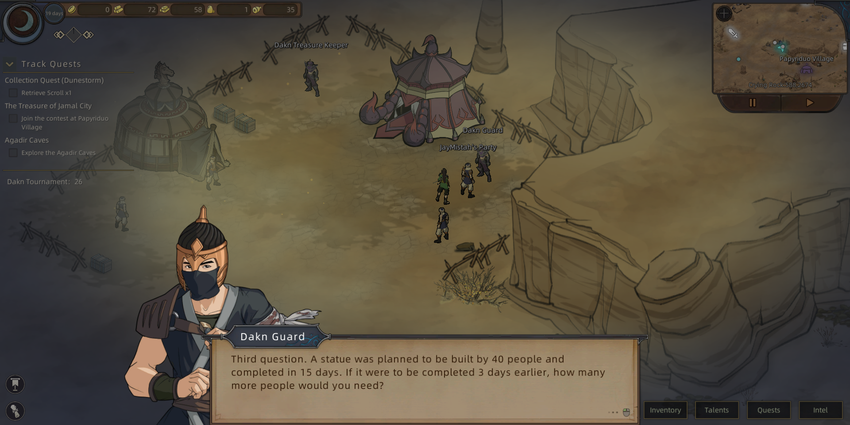
Task: Collapse the Track Quests list
Action: 9,64
